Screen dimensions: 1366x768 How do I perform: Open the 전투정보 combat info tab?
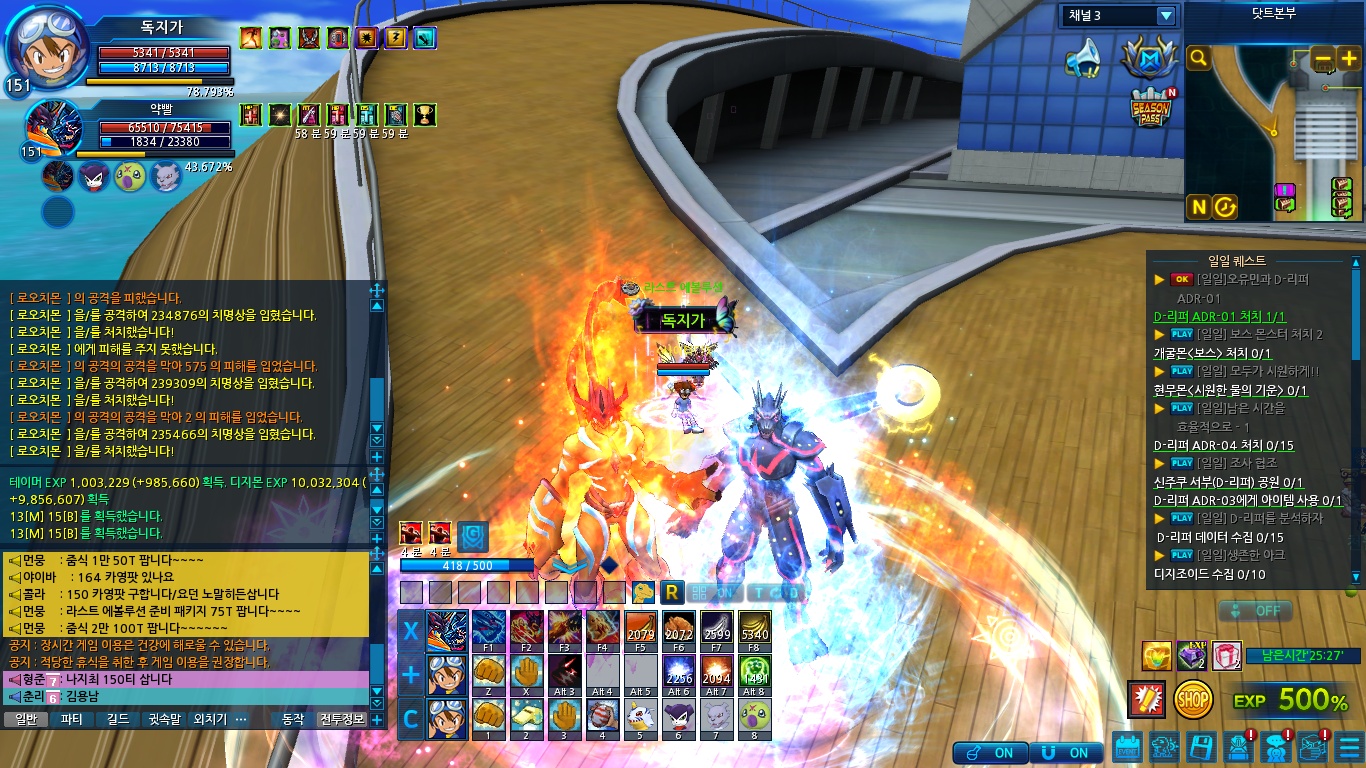click(x=342, y=719)
